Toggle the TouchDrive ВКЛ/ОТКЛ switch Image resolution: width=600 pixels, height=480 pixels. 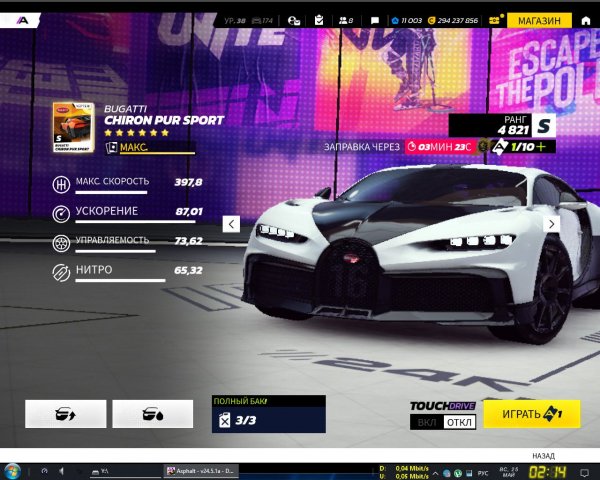pos(444,422)
